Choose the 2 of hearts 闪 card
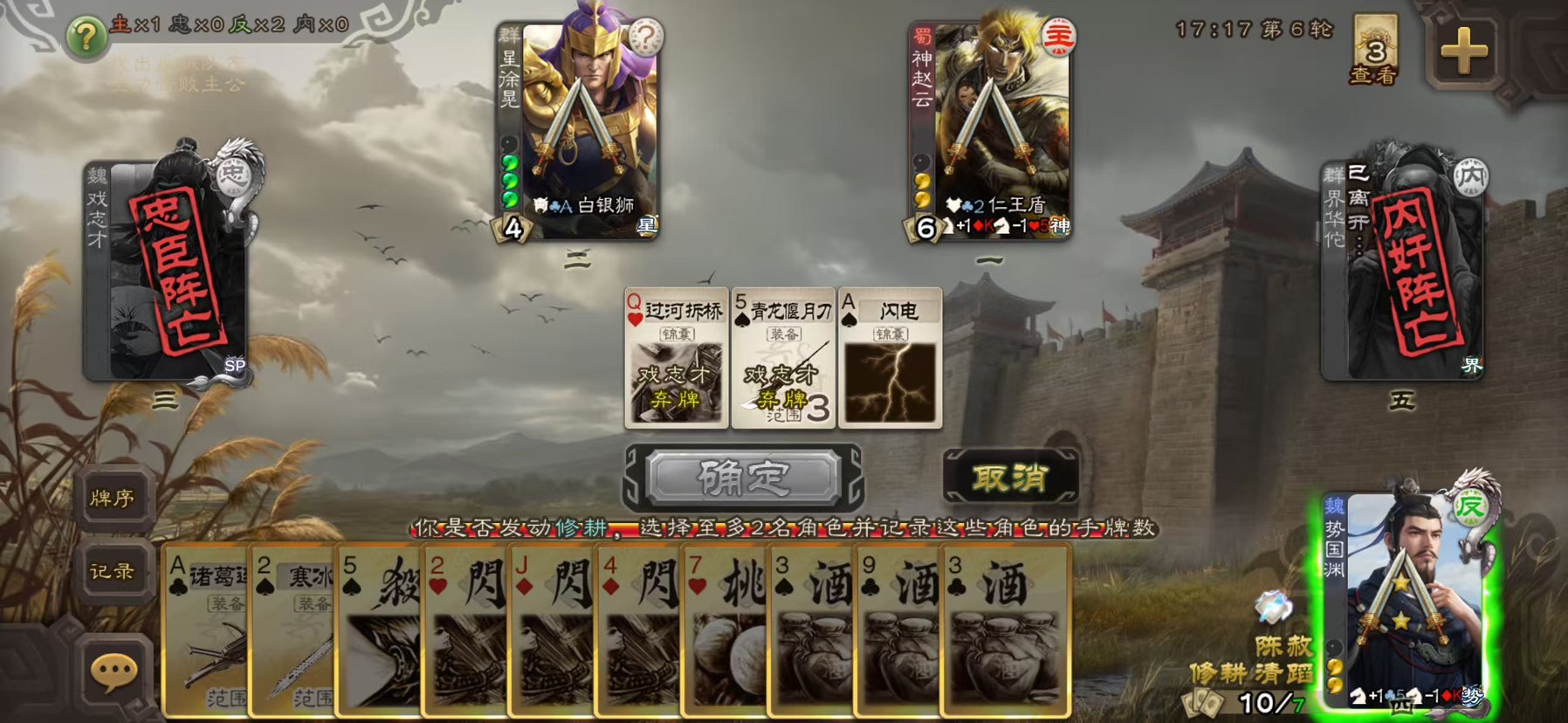Image resolution: width=1568 pixels, height=723 pixels. [464, 629]
